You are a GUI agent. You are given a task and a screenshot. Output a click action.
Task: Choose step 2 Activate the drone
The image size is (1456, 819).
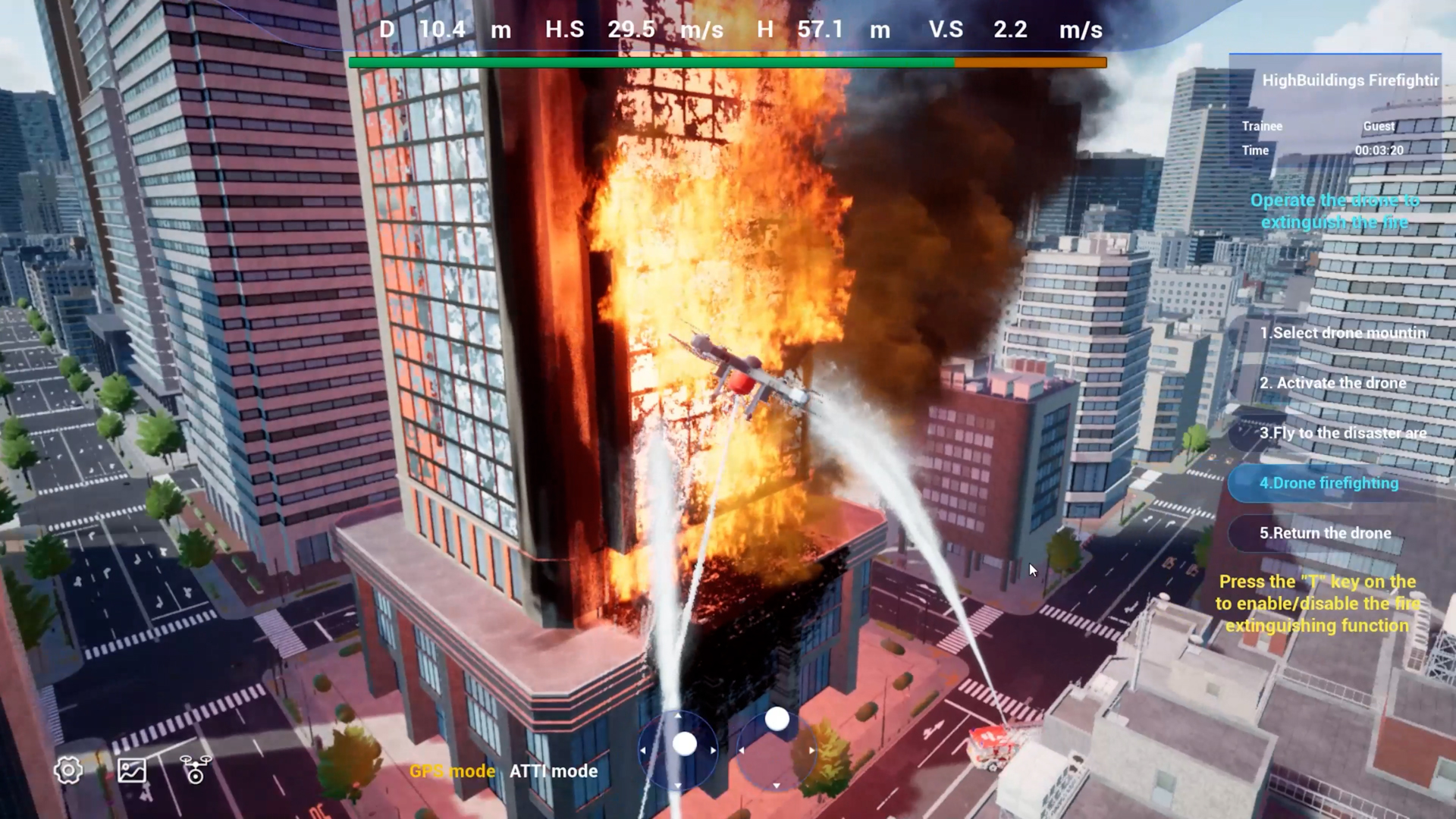1332,383
